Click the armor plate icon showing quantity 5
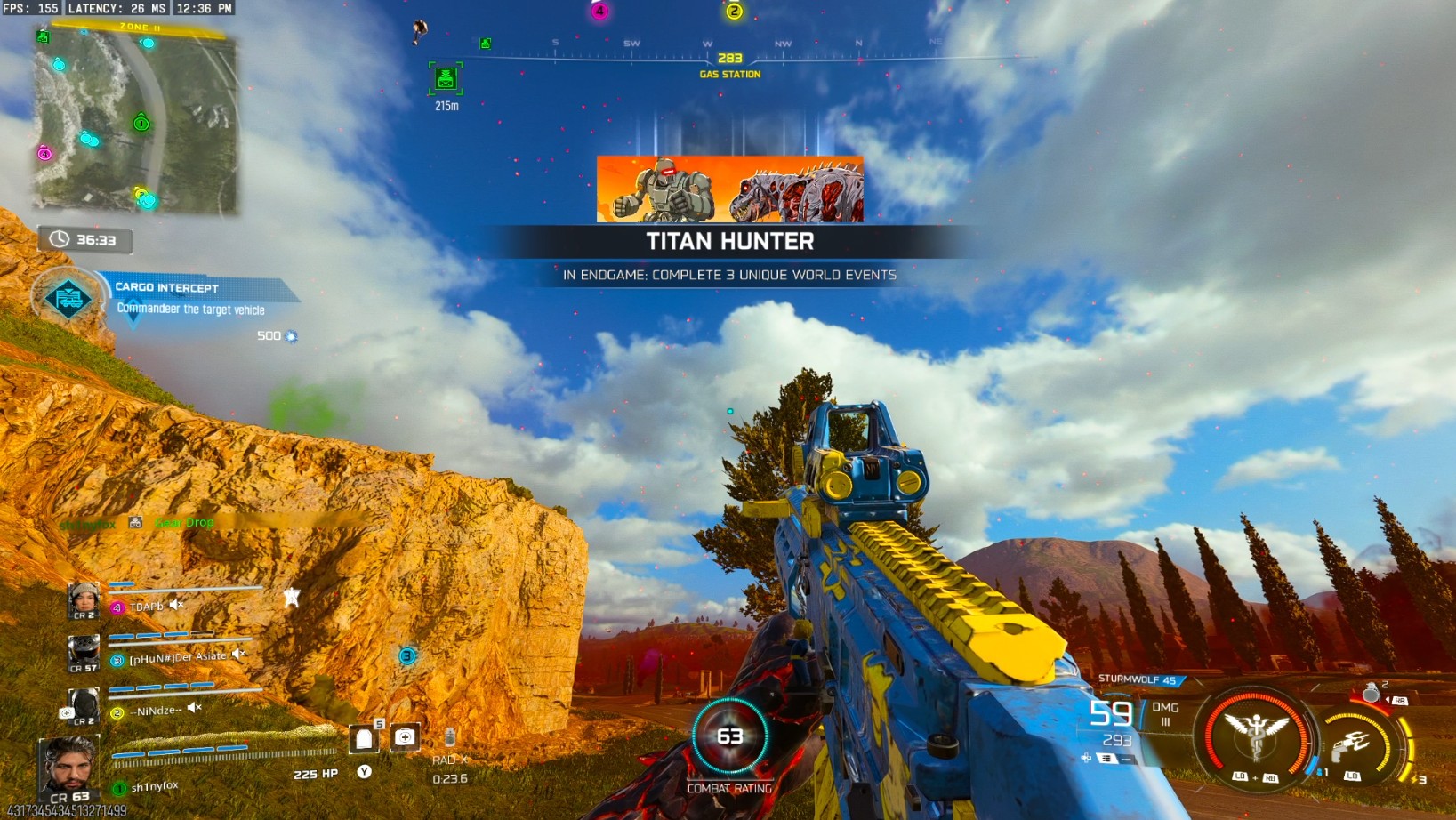 pos(364,738)
